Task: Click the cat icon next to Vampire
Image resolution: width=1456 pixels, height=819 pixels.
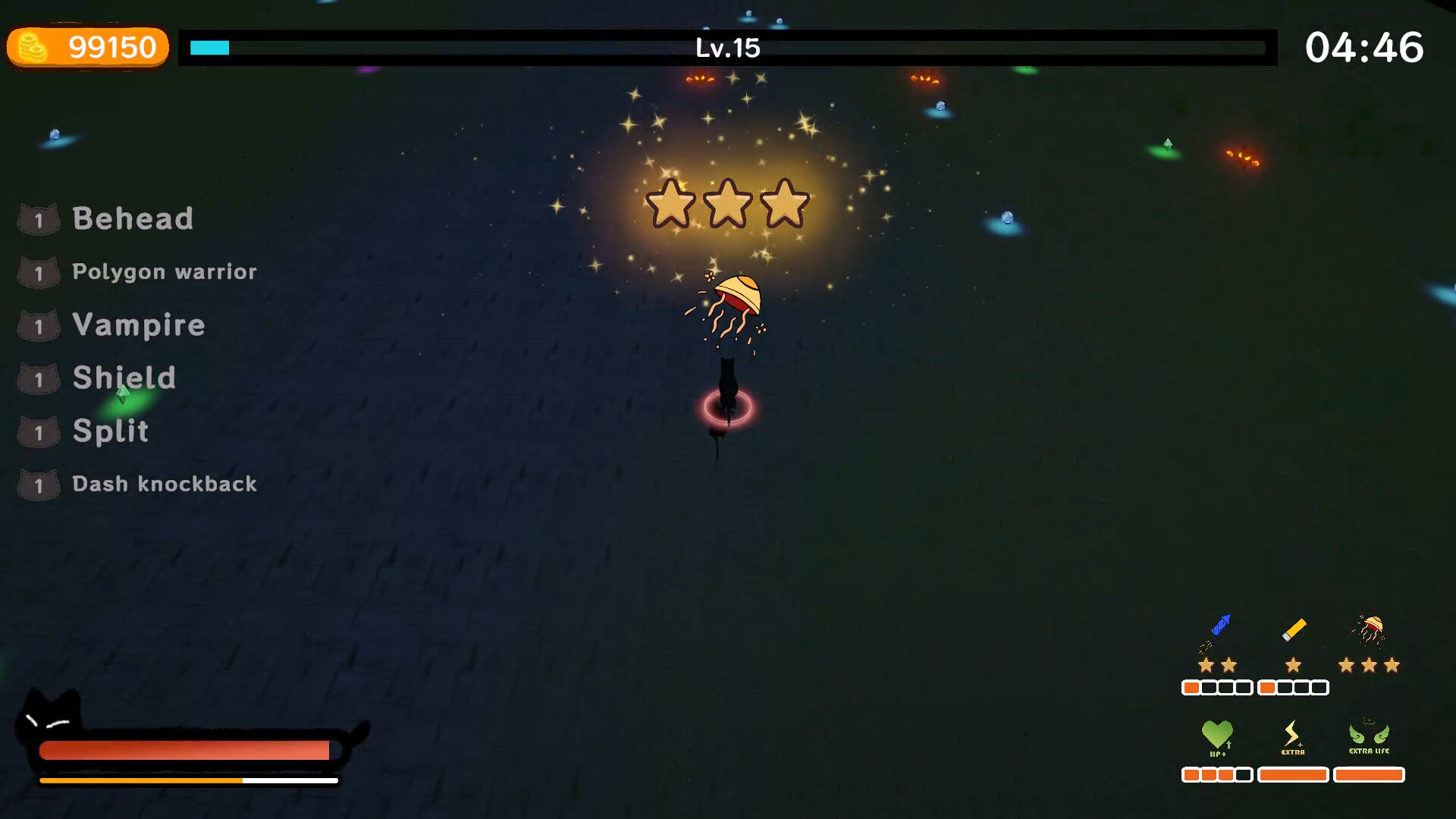Action: point(39,325)
